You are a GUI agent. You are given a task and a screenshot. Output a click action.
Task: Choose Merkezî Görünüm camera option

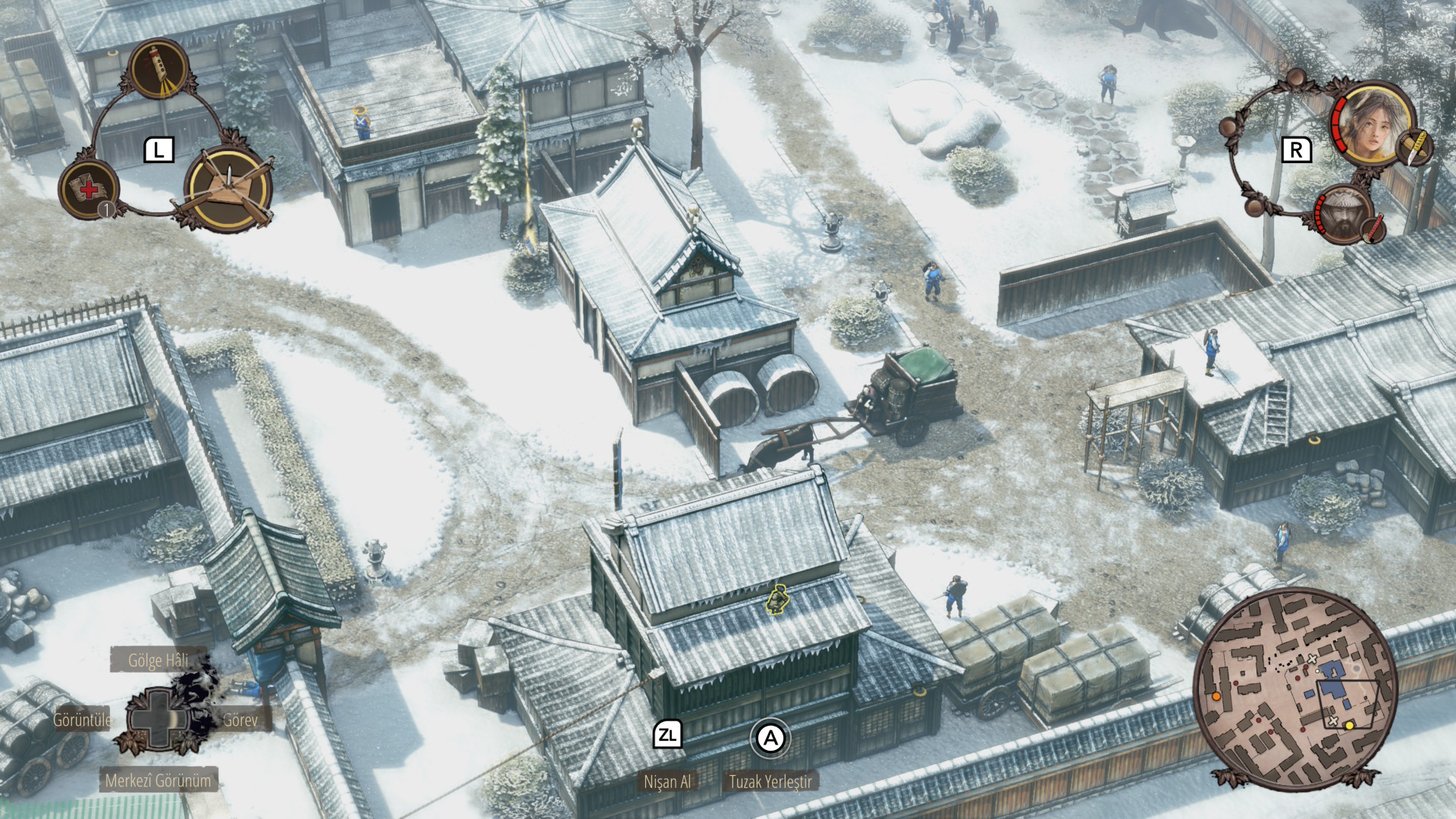coord(158,780)
